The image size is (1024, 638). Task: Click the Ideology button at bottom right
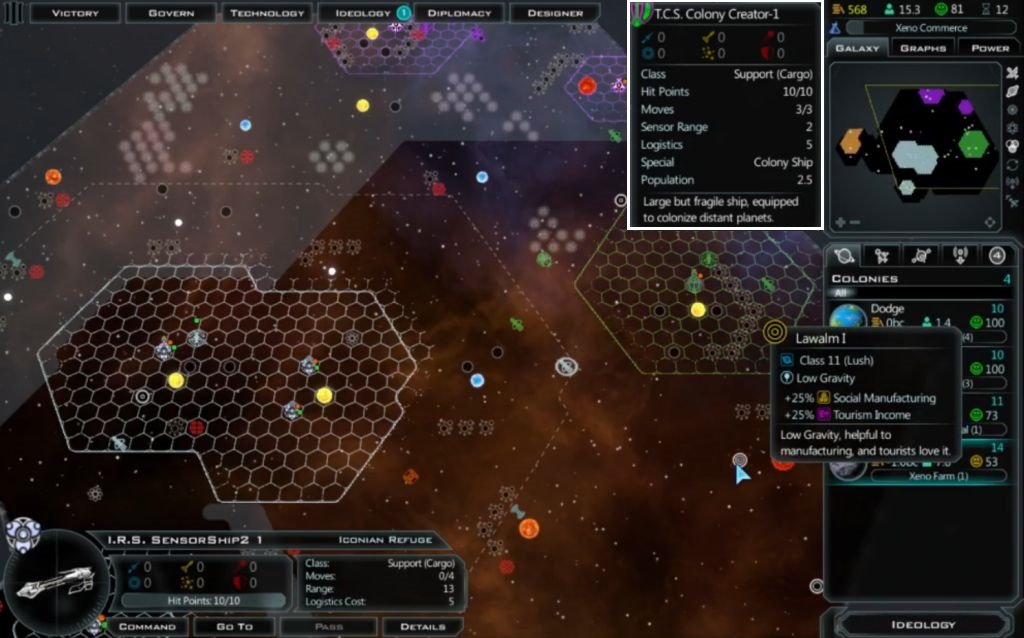click(x=922, y=625)
